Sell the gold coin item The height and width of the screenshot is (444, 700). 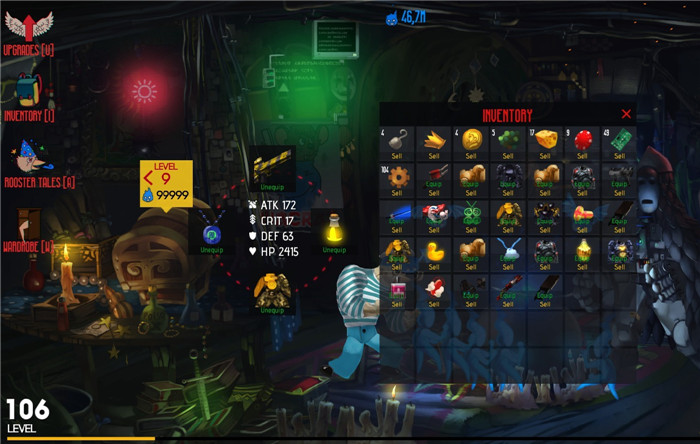(x=472, y=157)
